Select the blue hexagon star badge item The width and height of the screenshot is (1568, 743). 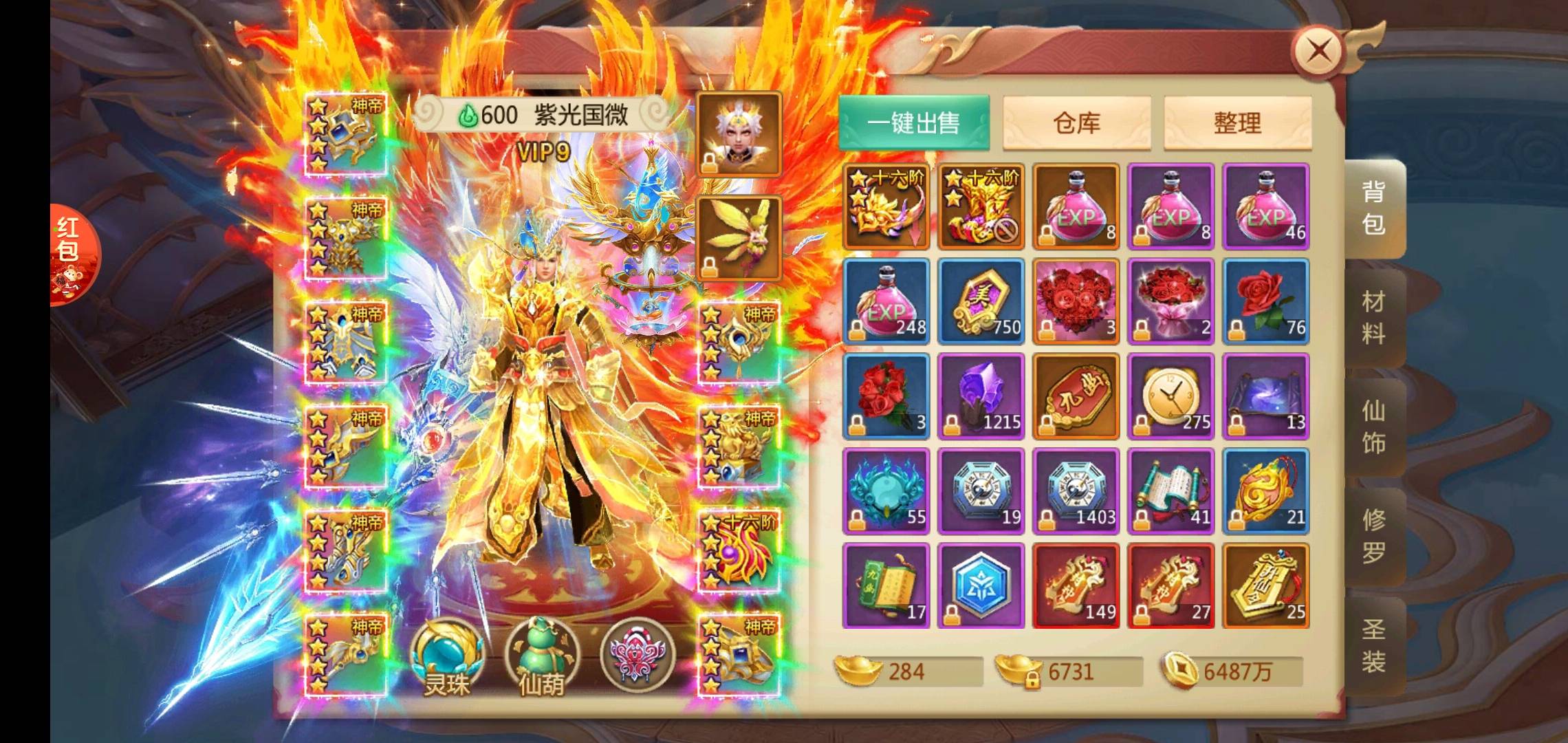(x=981, y=586)
